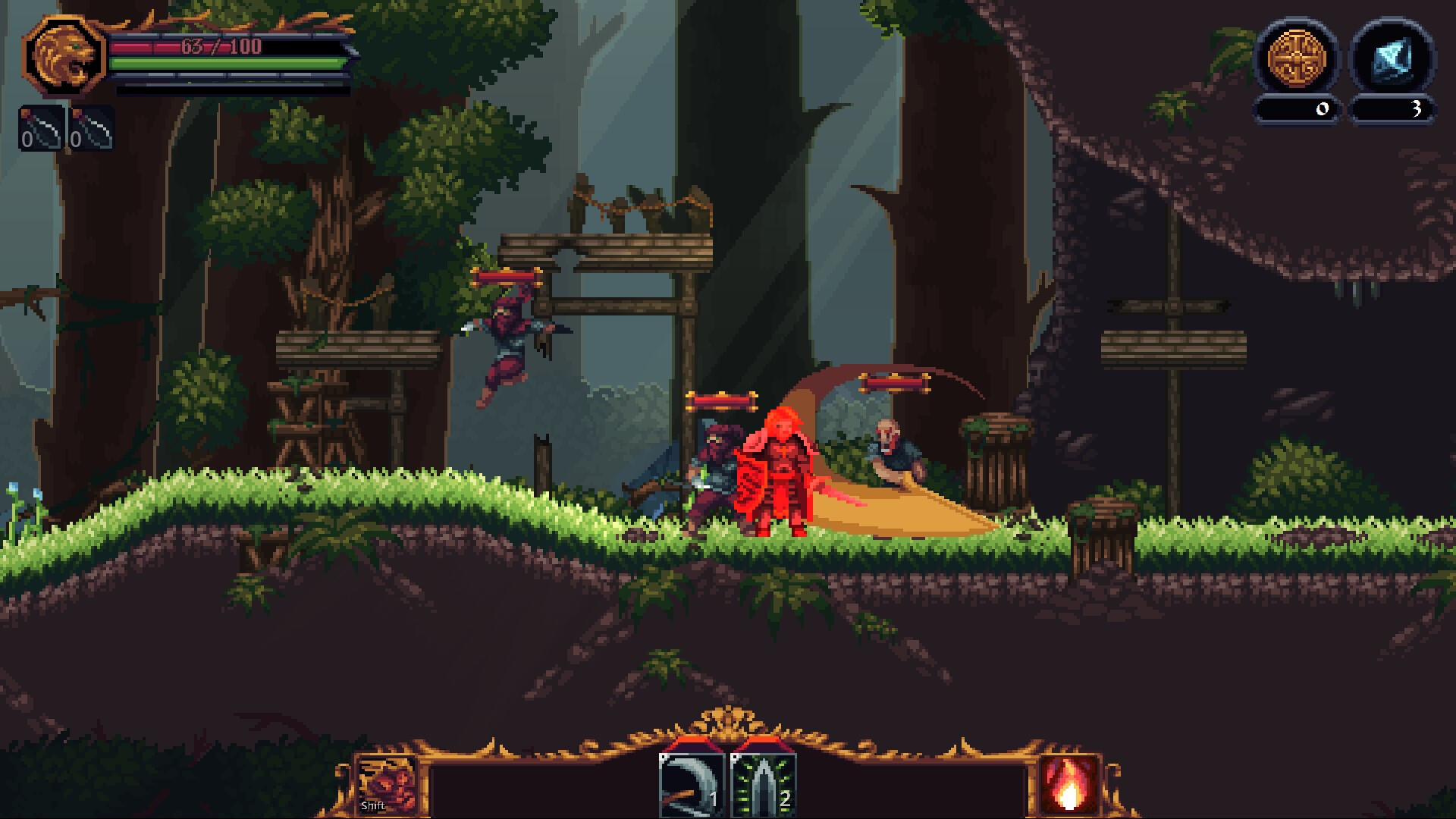Screen dimensions: 1456x819
Task: Click the slot number 1 on the scythe
Action: tap(715, 799)
